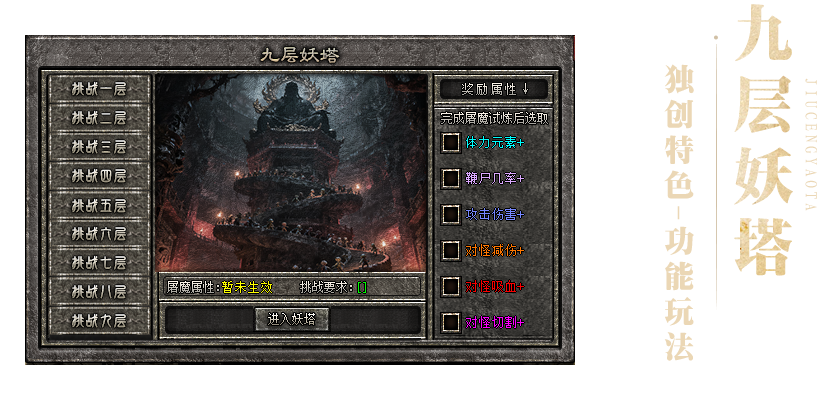Click the 奖励属性 header button
Image resolution: width=830 pixels, height=400 pixels.
click(494, 88)
